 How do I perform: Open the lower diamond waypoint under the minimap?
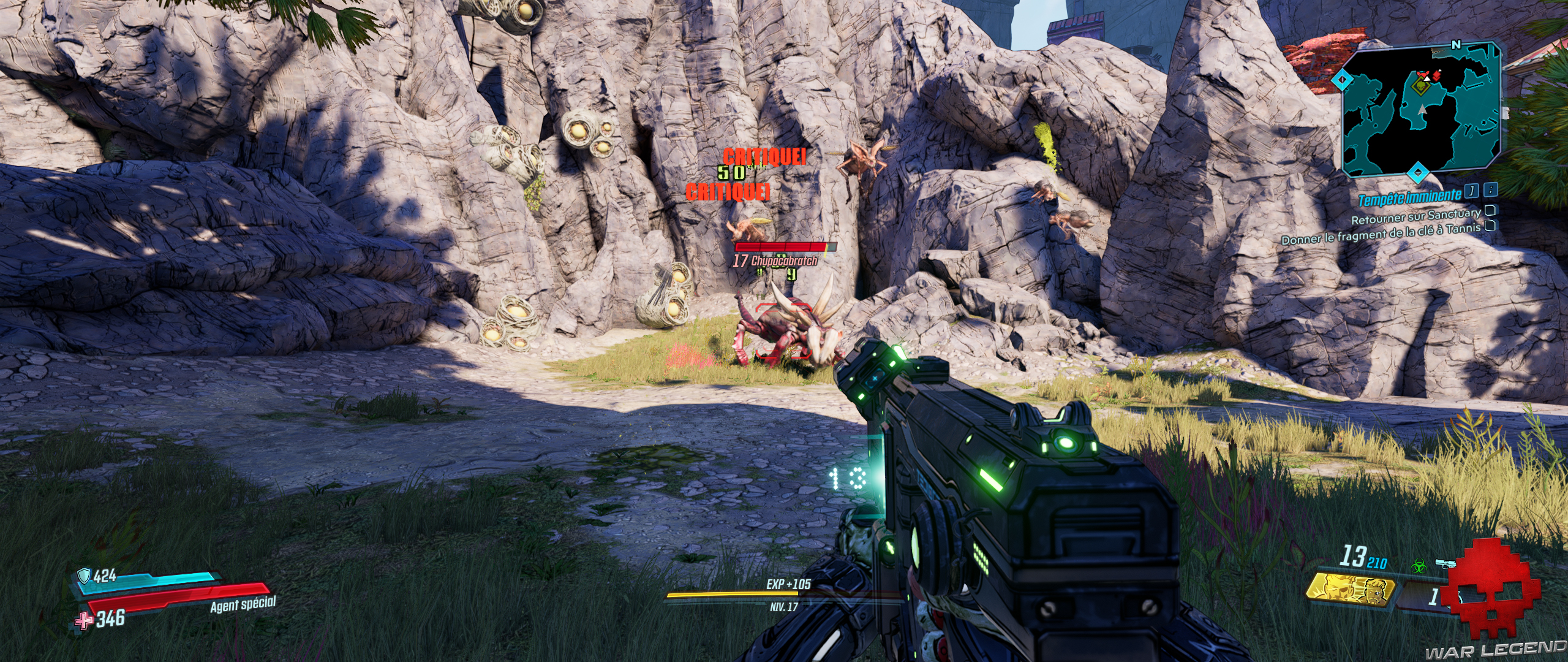[x=1417, y=173]
